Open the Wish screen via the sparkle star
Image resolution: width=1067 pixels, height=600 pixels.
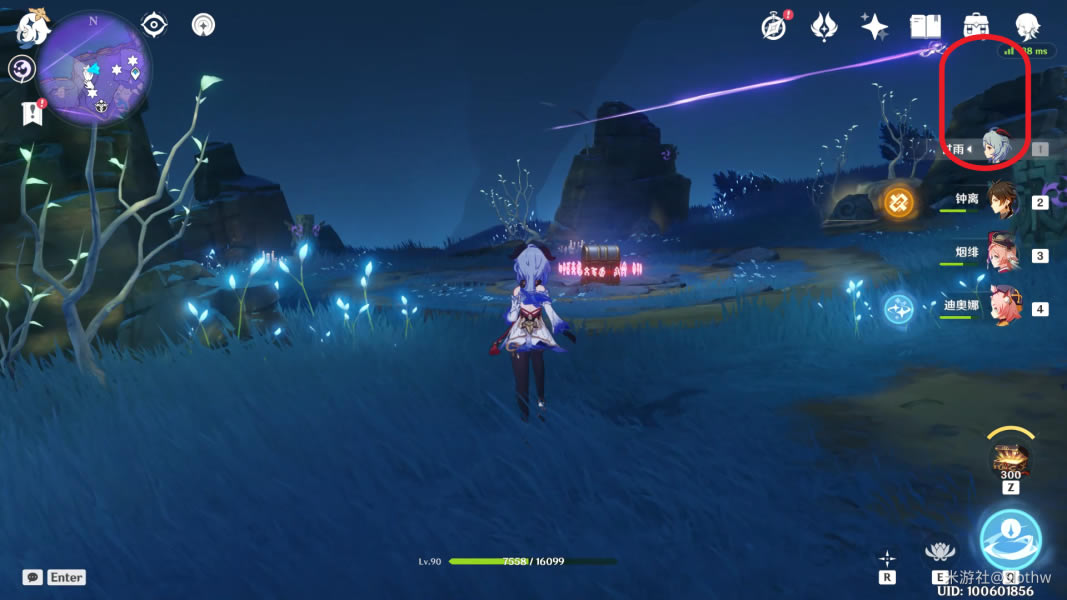(x=874, y=27)
